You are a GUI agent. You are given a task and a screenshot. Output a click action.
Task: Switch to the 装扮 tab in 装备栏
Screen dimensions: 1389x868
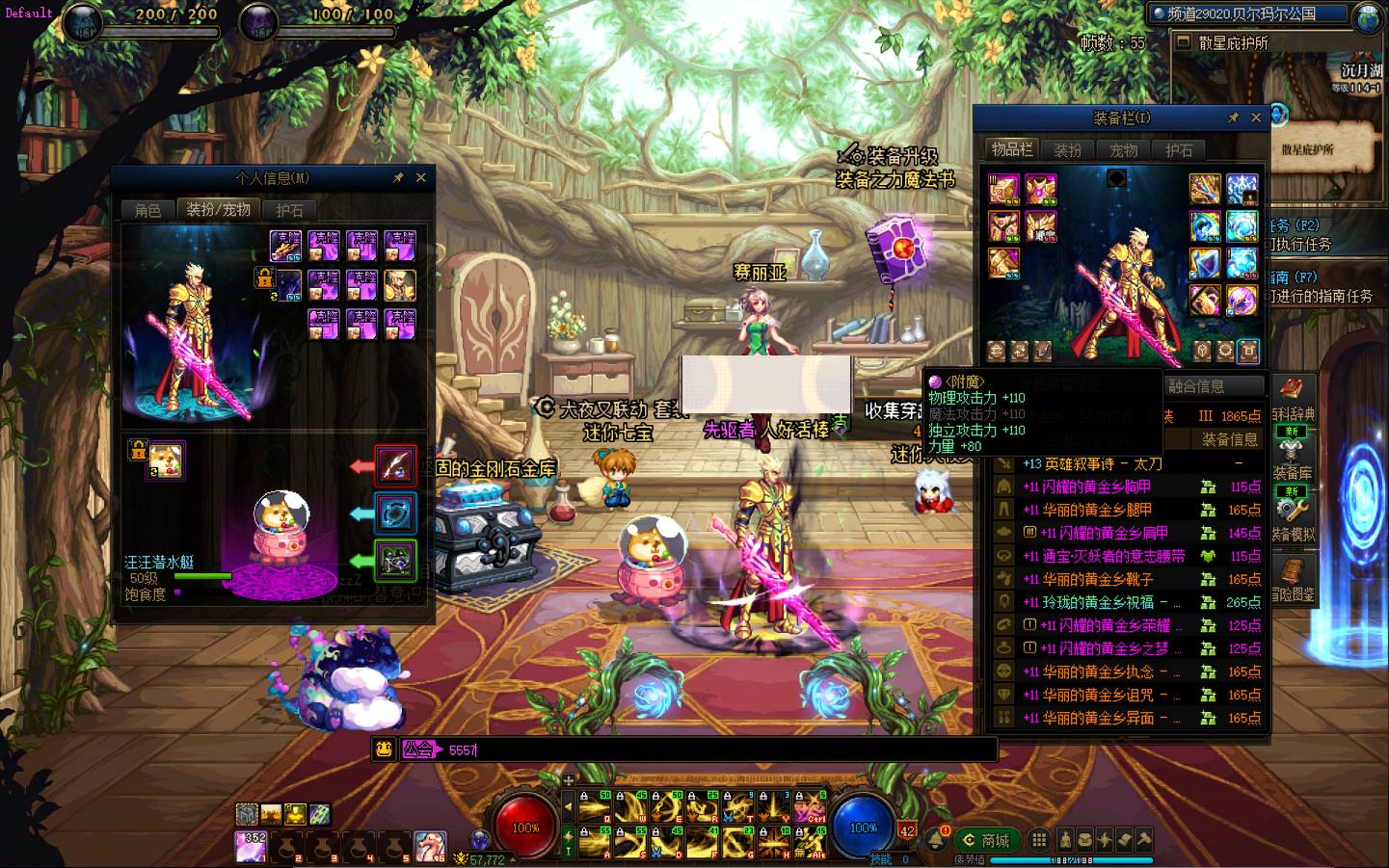(x=1068, y=150)
